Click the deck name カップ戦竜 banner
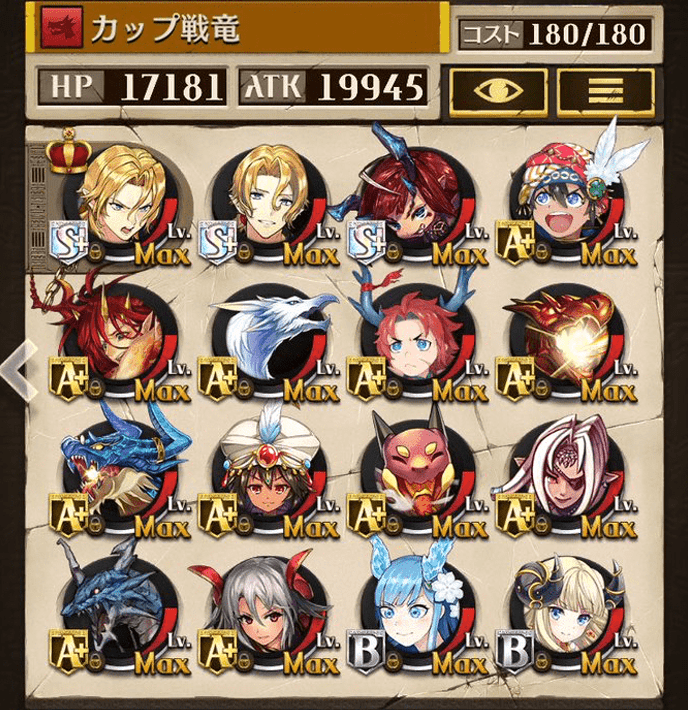The image size is (688, 710). tap(240, 30)
